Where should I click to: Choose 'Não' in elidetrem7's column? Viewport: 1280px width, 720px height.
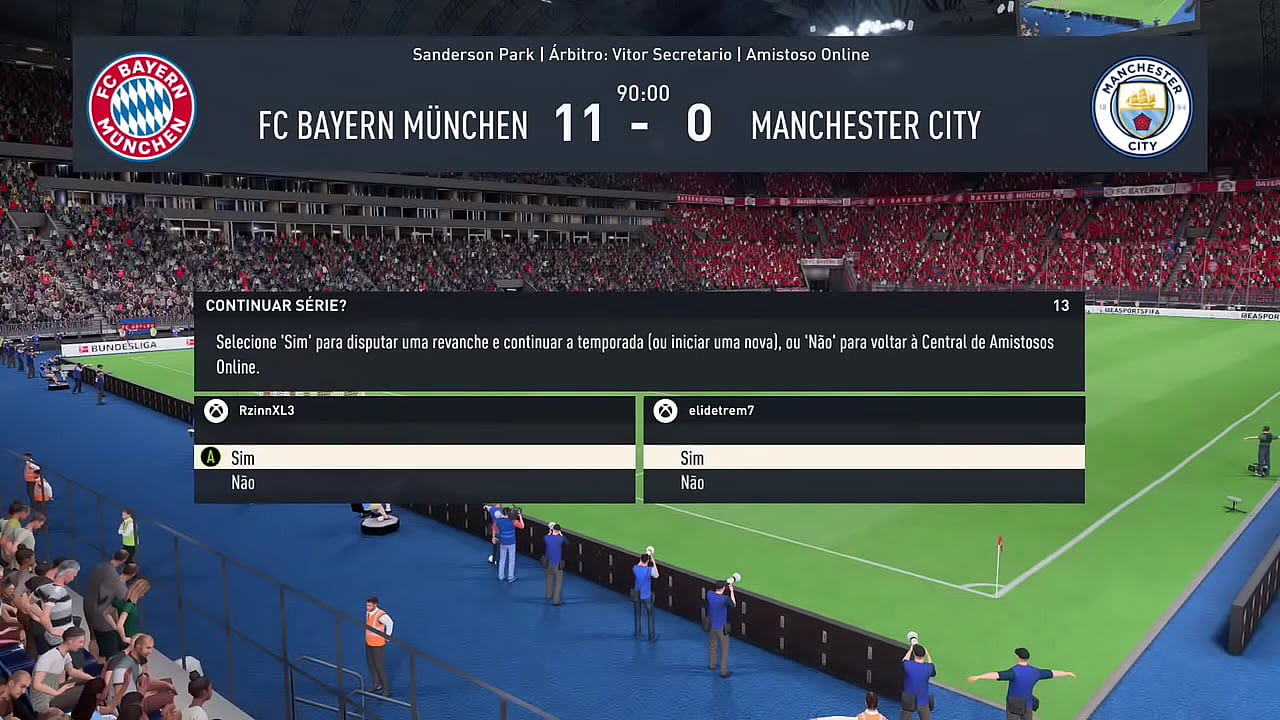692,483
